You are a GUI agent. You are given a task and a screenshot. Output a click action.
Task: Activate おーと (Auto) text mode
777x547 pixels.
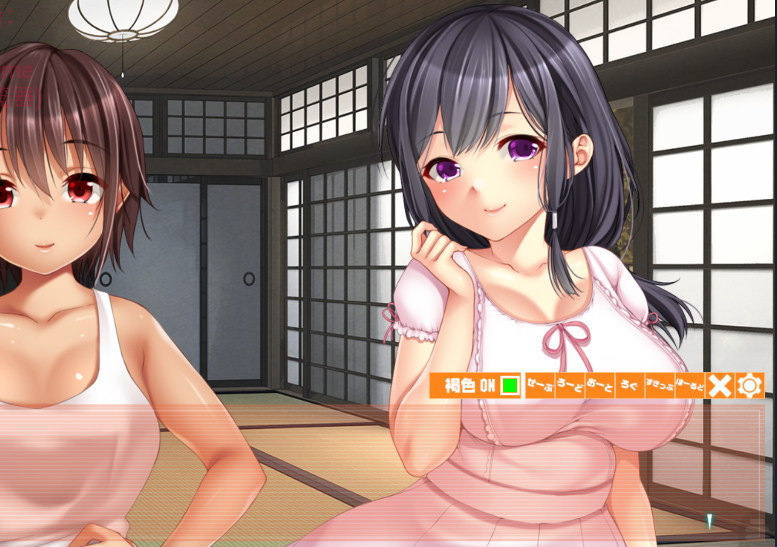600,385
